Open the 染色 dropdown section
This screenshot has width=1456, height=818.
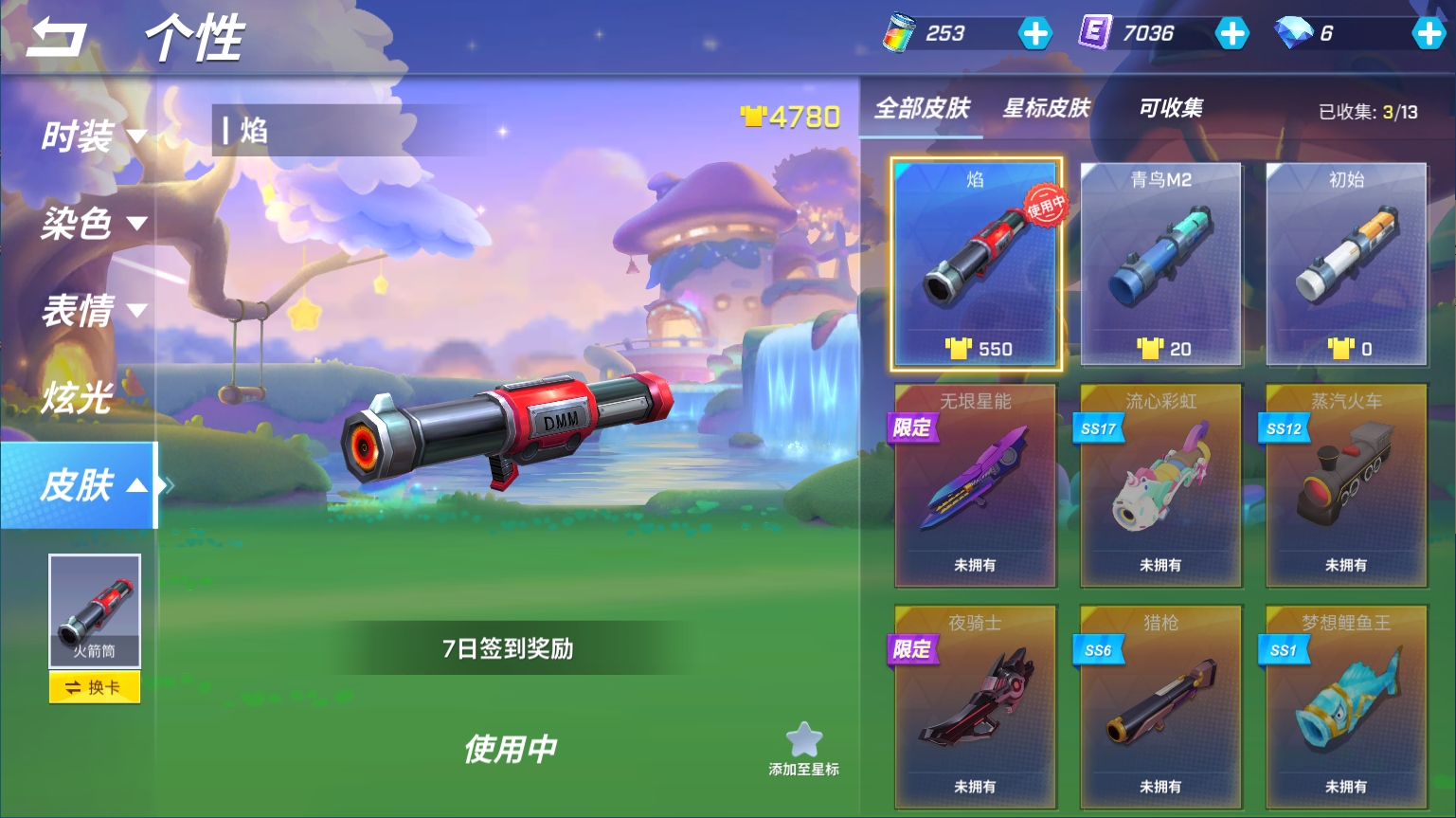pos(93,224)
